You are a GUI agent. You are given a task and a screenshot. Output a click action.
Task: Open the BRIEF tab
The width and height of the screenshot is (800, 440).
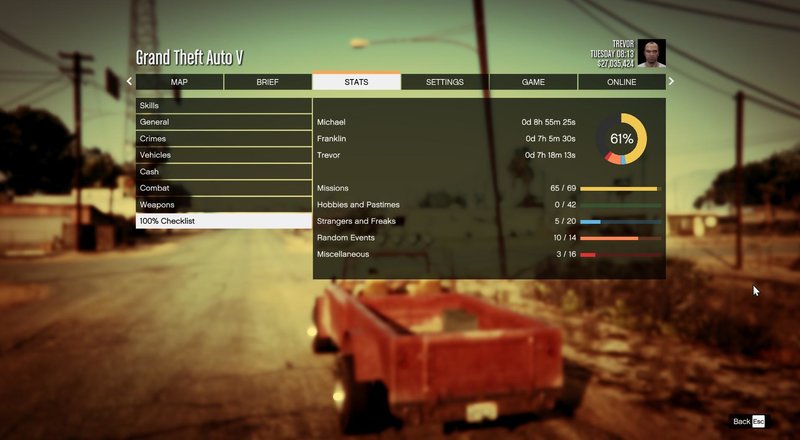[267, 82]
